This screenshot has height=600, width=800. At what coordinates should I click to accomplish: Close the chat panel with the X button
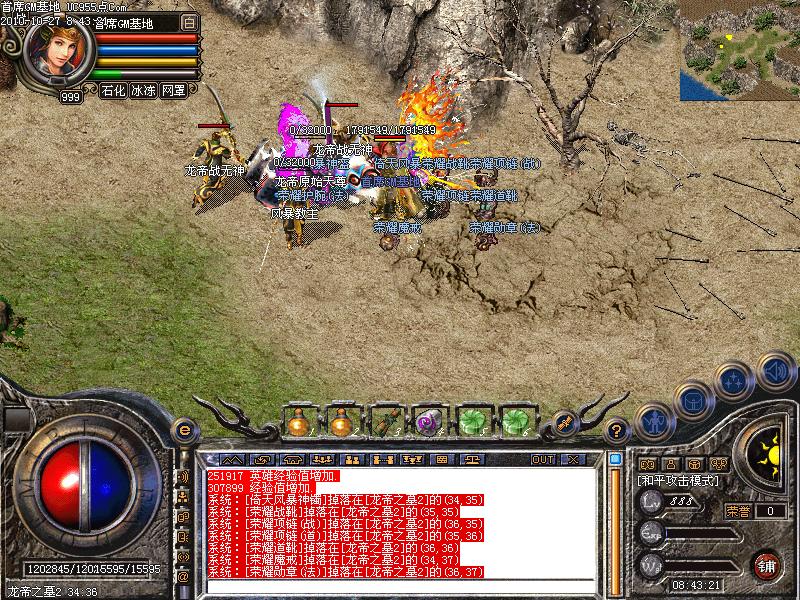(x=573, y=459)
